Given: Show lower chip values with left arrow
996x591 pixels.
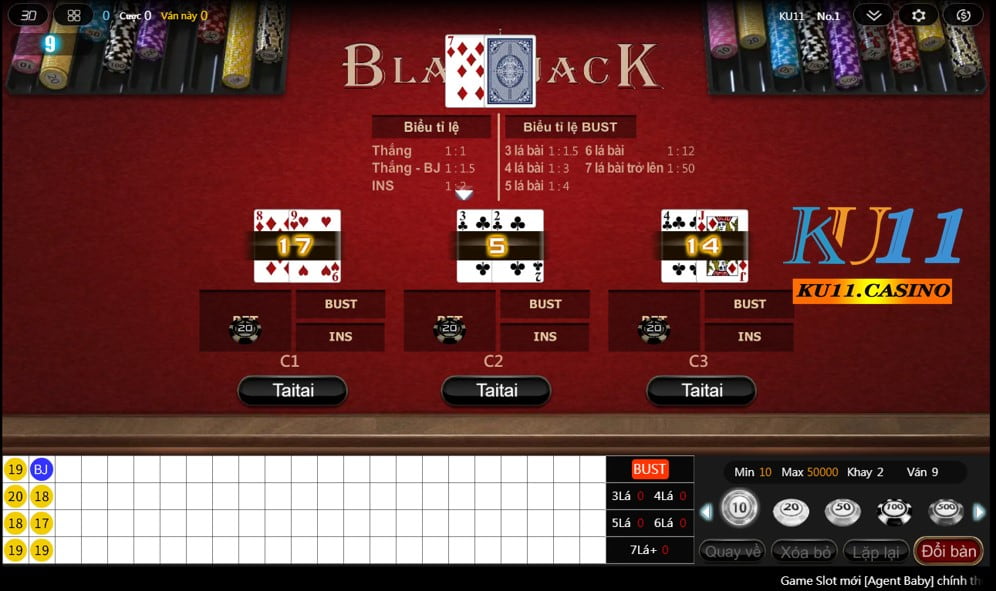Looking at the screenshot, I should click(x=706, y=512).
